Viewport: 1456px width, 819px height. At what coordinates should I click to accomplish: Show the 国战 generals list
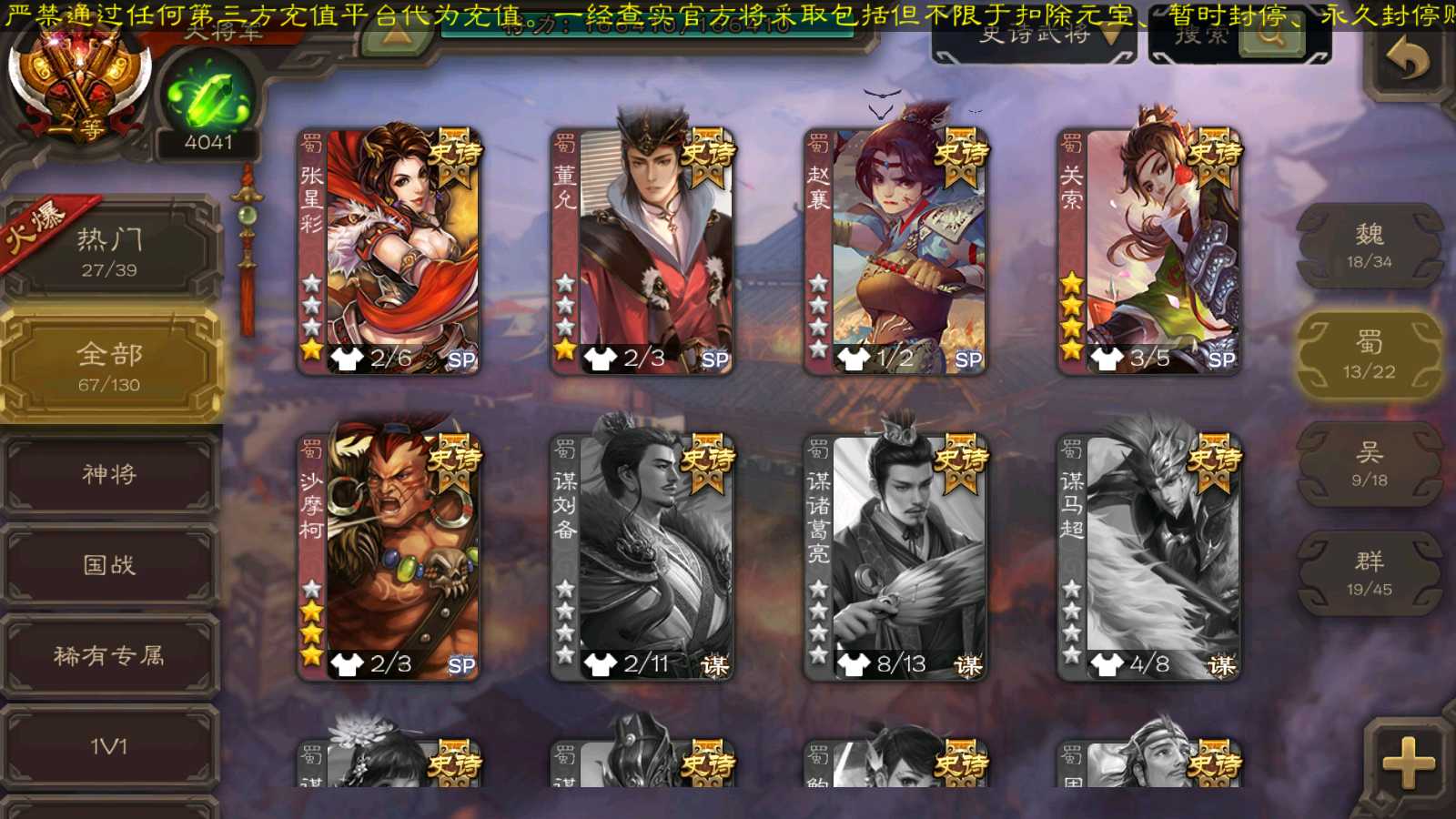pos(109,565)
